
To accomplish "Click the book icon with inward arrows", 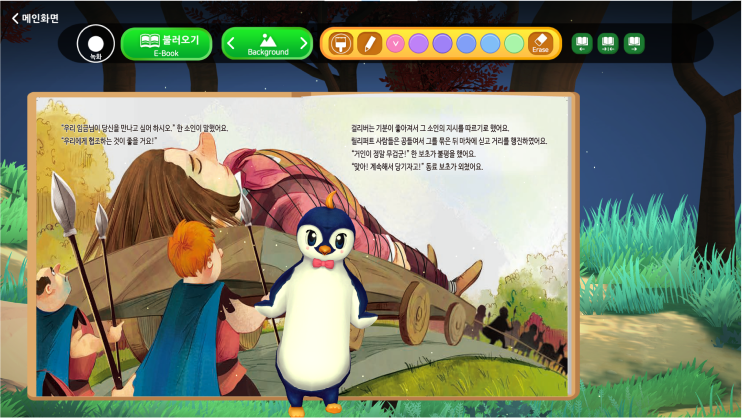I will (x=608, y=43).
